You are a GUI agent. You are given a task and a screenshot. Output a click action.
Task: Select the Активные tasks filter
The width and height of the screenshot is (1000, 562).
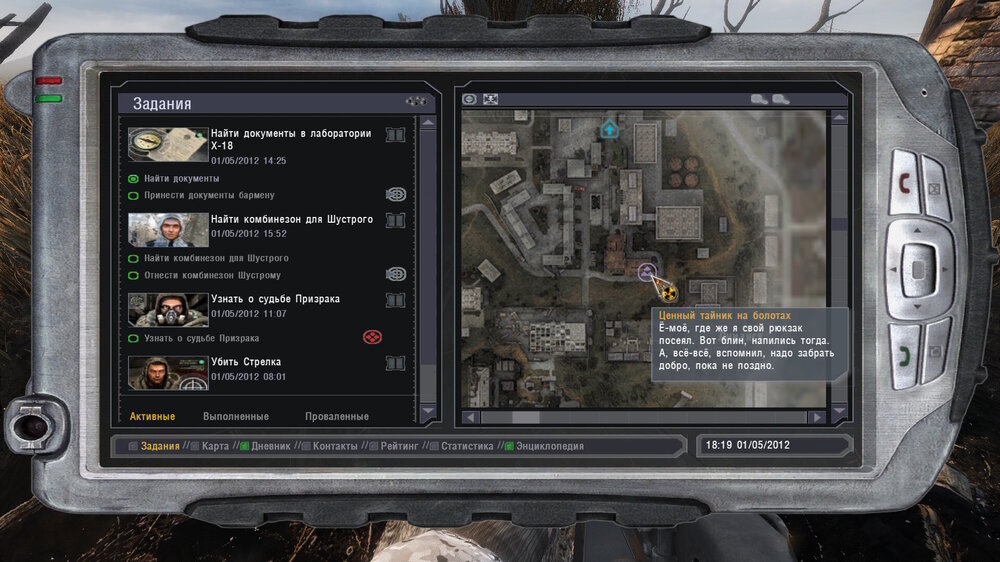coord(152,416)
